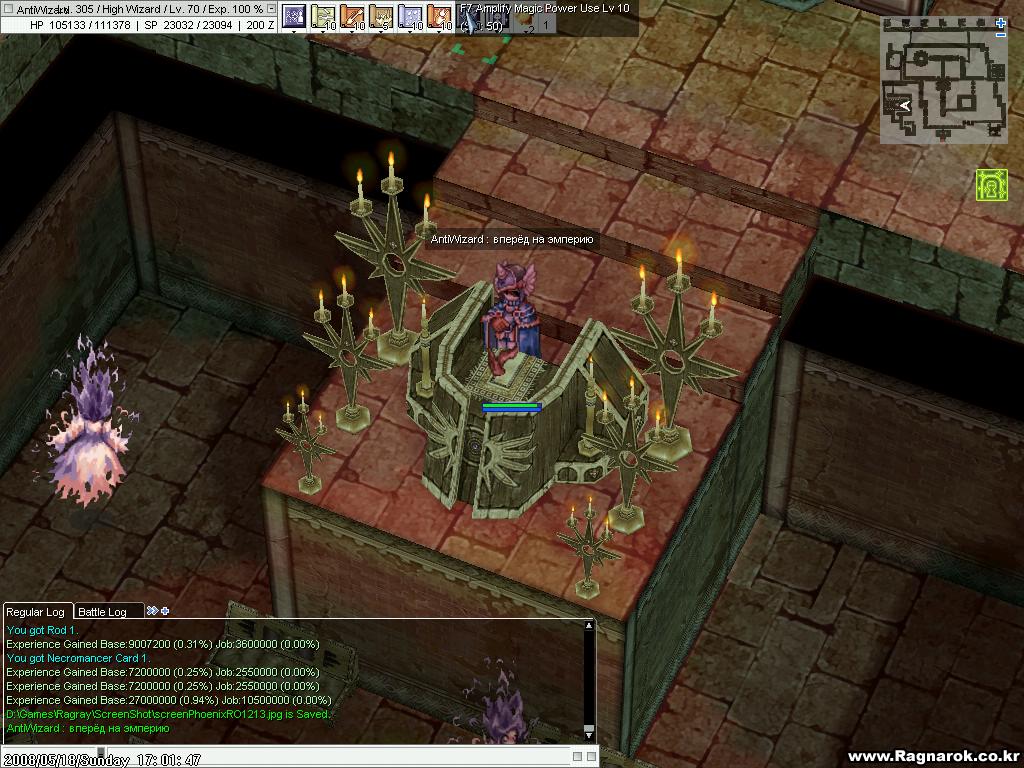Use the first purple skill hotkey slot
The image size is (1024, 768).
[293, 16]
